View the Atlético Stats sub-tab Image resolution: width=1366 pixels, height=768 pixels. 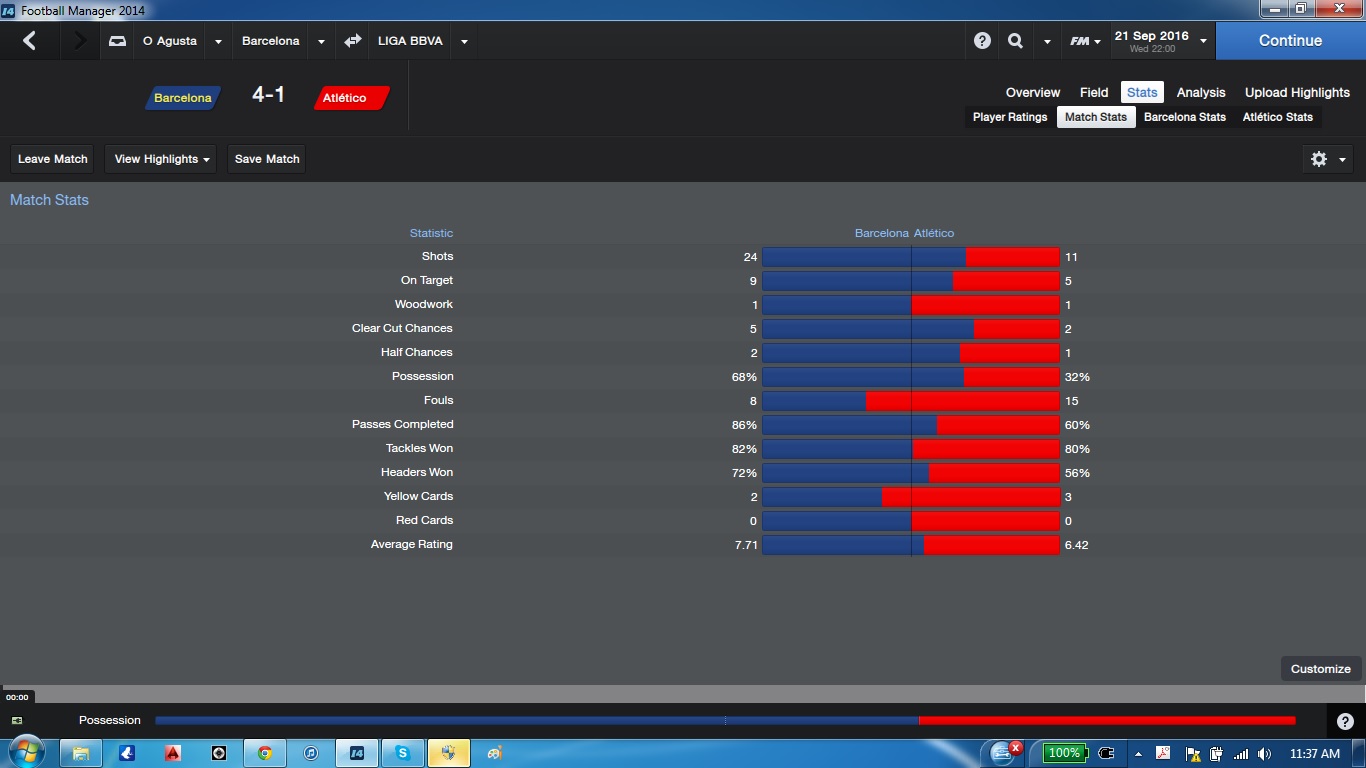tap(1277, 117)
